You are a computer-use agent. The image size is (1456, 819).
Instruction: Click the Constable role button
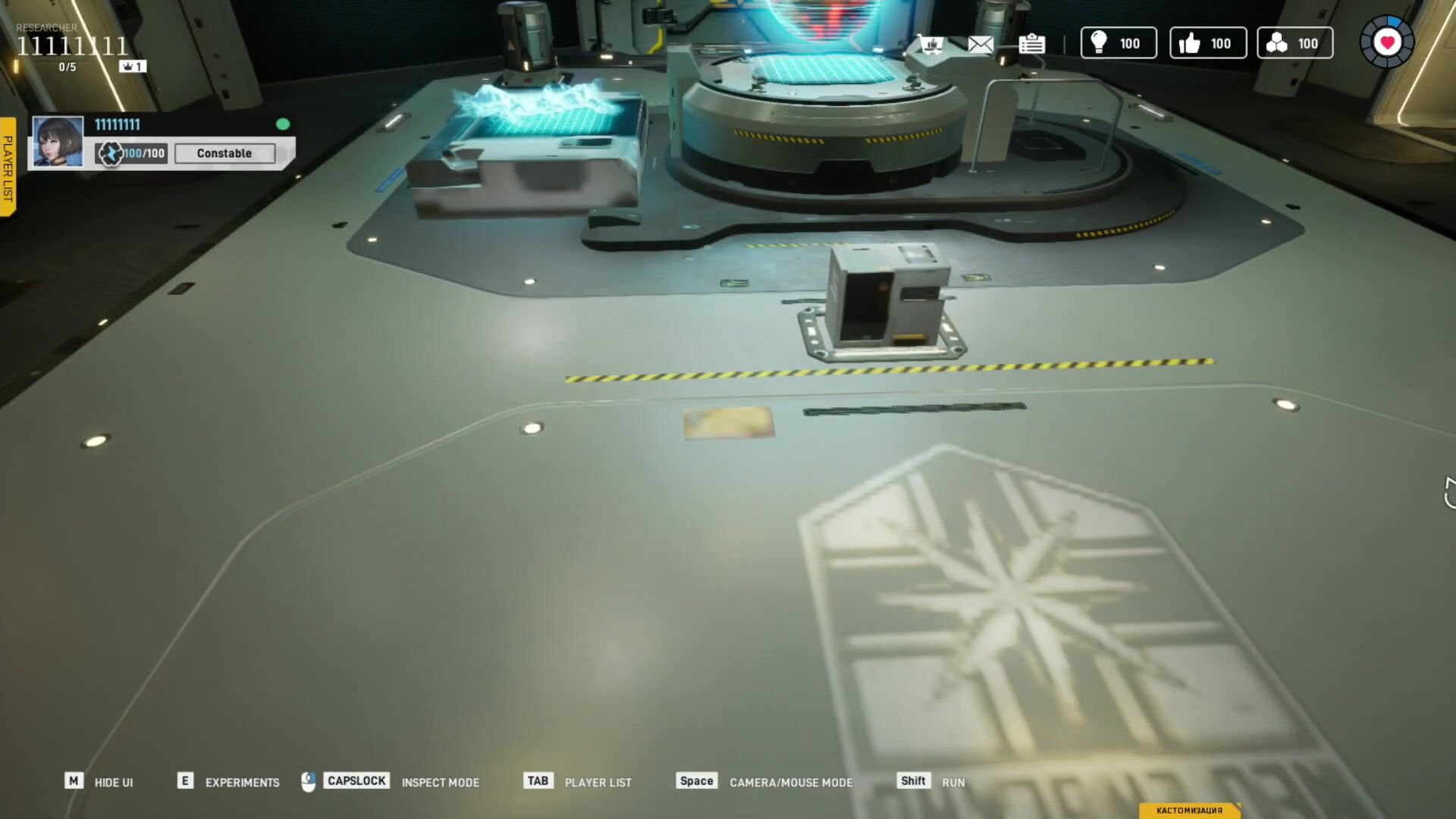pos(224,153)
